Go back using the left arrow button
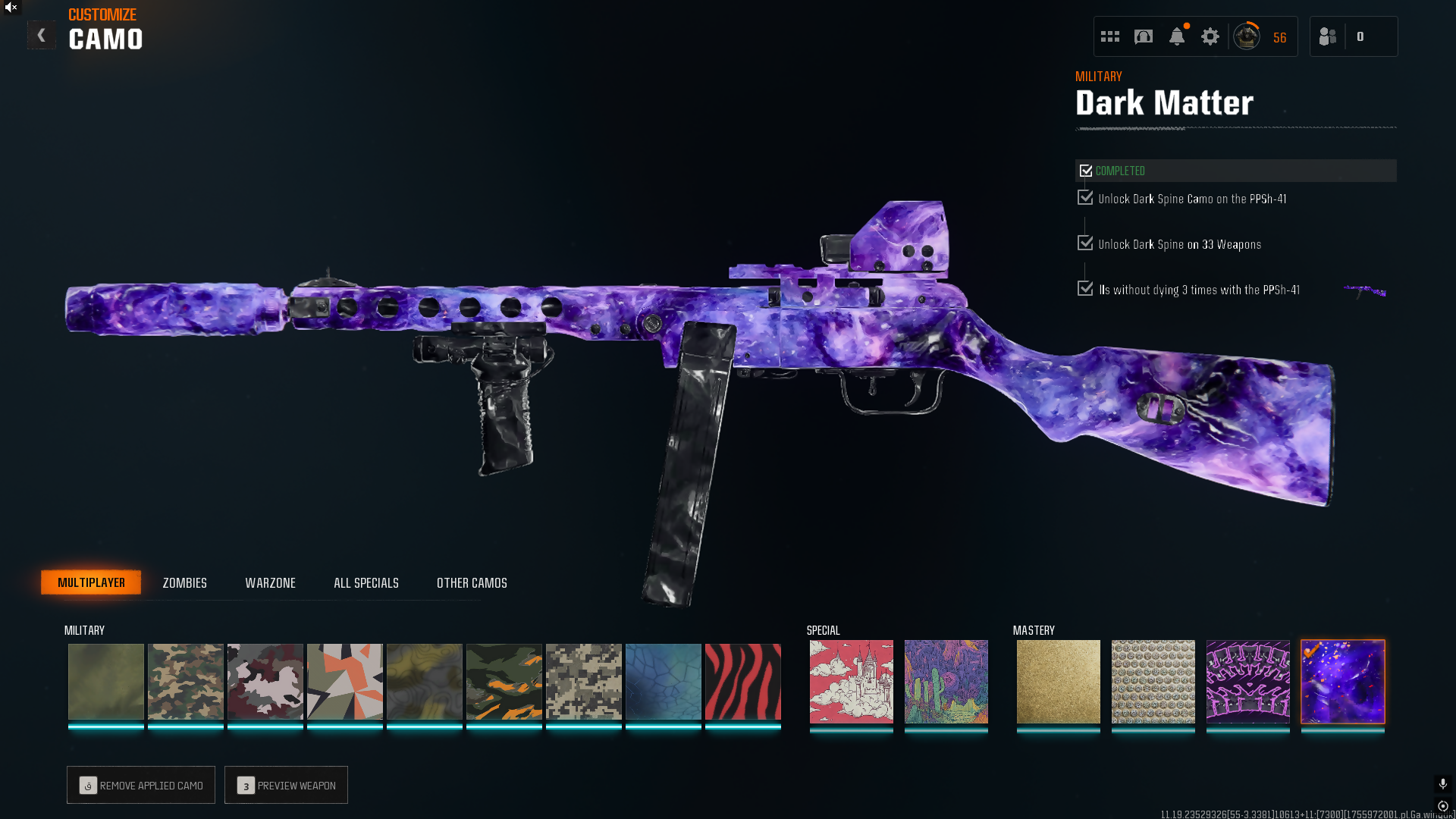The height and width of the screenshot is (819, 1456). coord(41,36)
